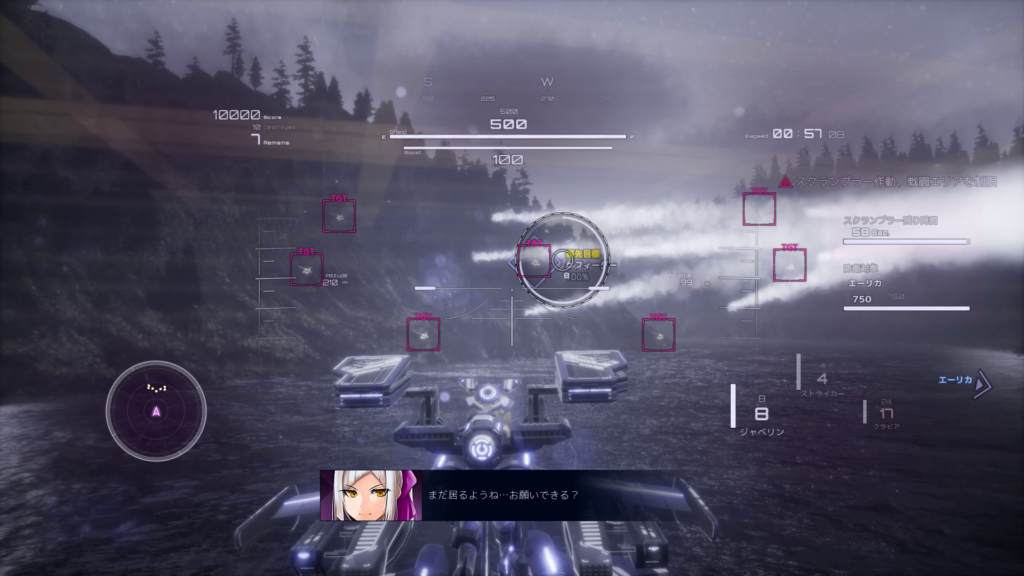Image resolution: width=1024 pixels, height=576 pixels.
Task: Click the circular radar minimap
Action: coord(156,410)
